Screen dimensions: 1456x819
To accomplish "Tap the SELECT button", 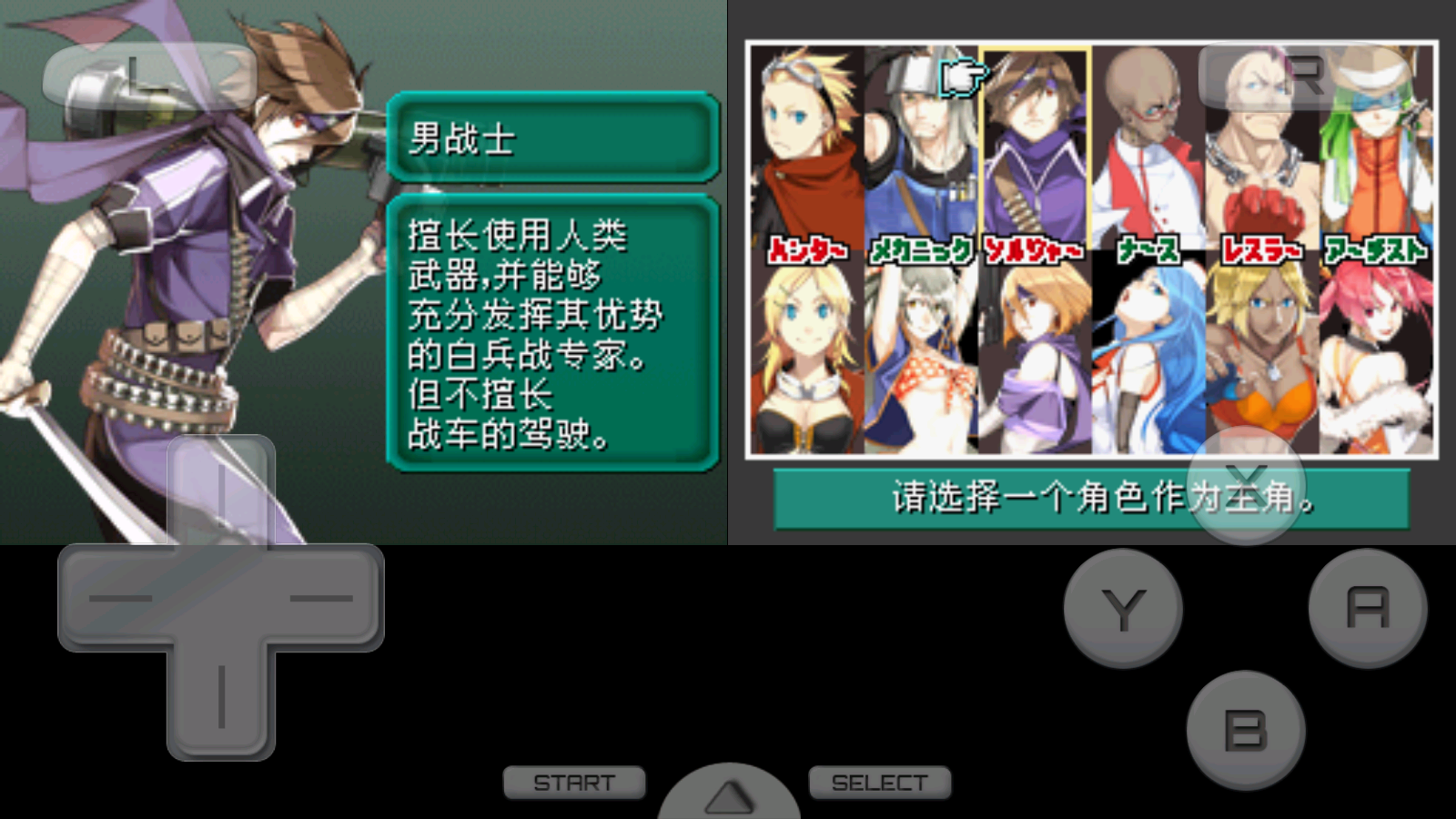I will tap(878, 781).
